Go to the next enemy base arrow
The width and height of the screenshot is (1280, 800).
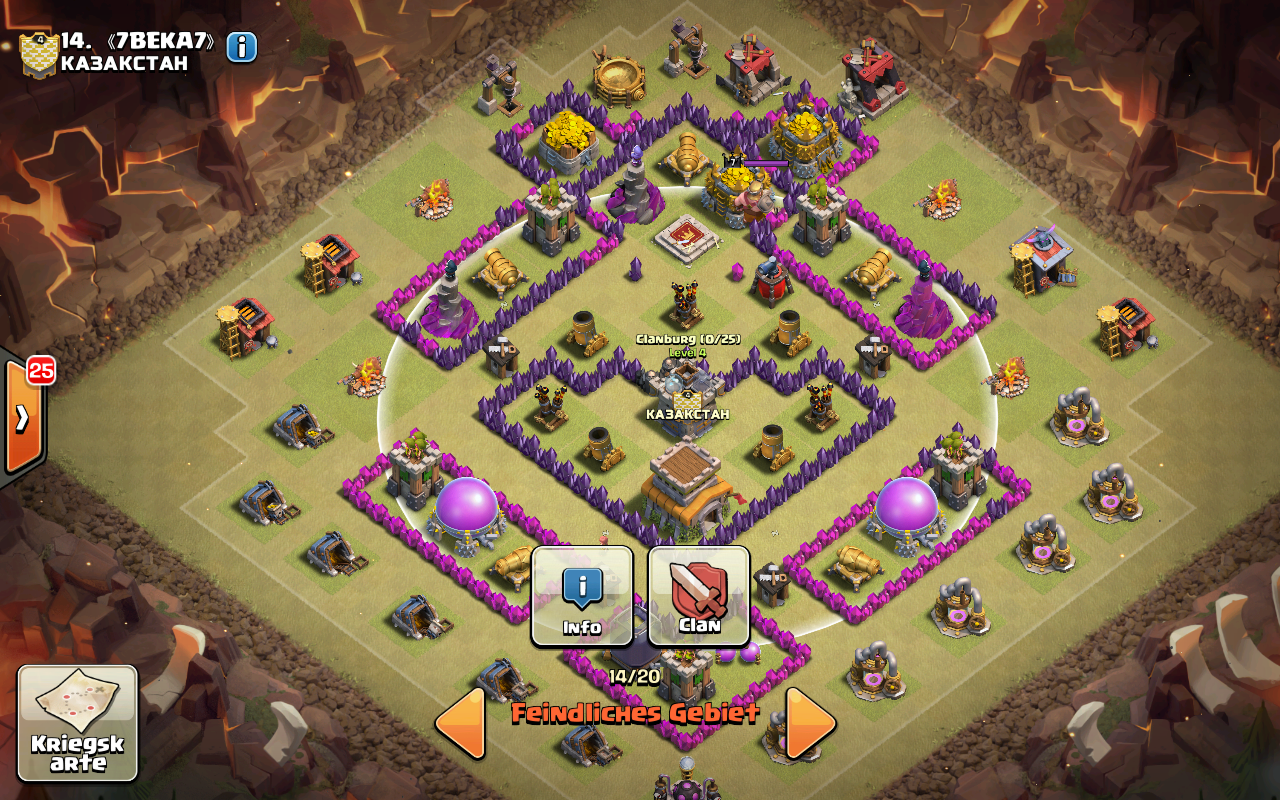point(810,722)
